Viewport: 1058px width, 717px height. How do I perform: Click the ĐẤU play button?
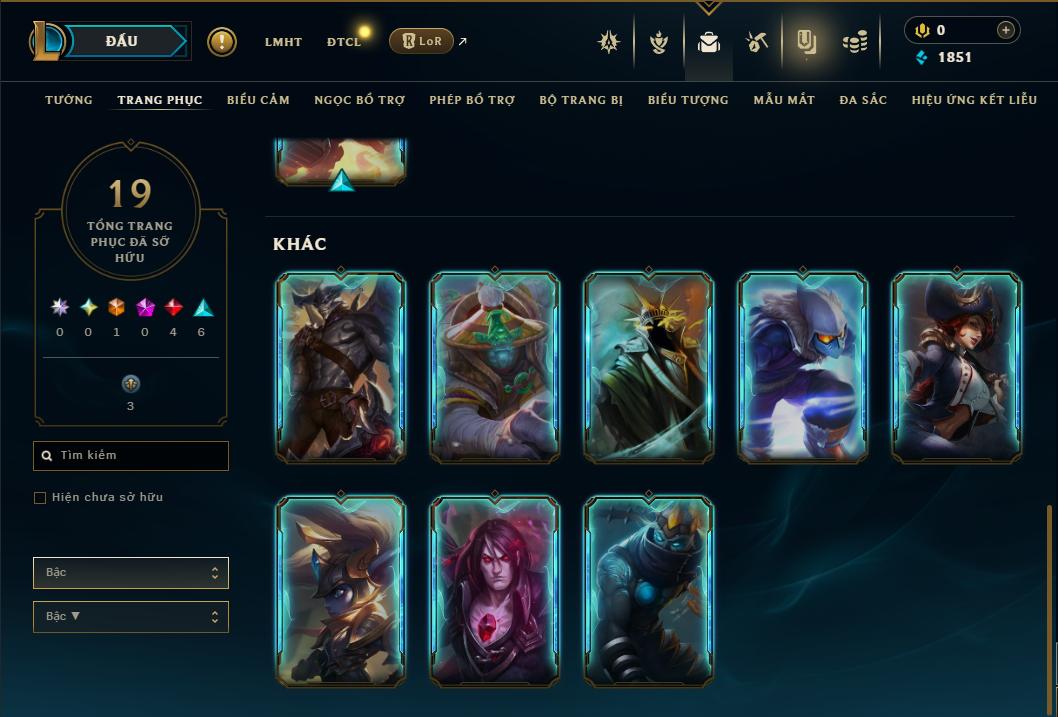tap(122, 41)
